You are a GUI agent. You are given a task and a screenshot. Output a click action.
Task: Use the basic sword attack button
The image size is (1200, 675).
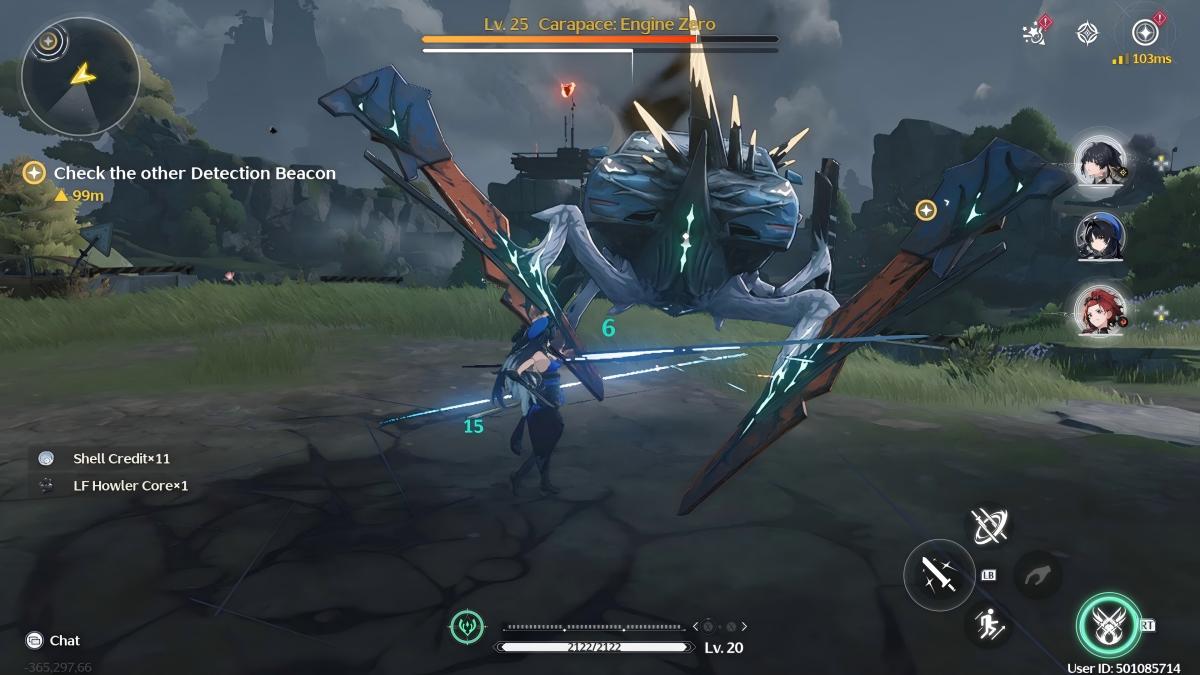(938, 574)
